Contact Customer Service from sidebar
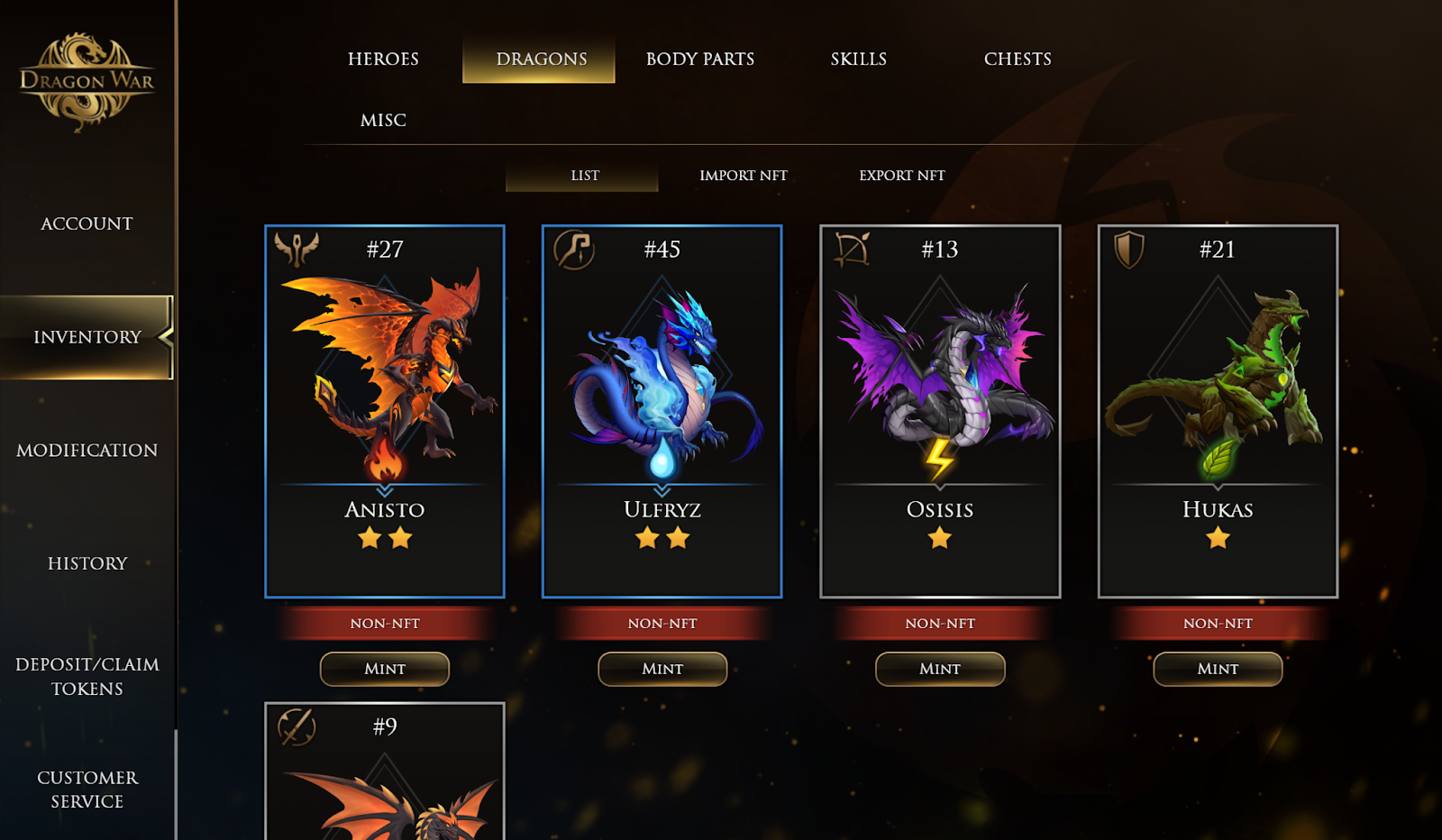This screenshot has width=1442, height=840. 87,789
